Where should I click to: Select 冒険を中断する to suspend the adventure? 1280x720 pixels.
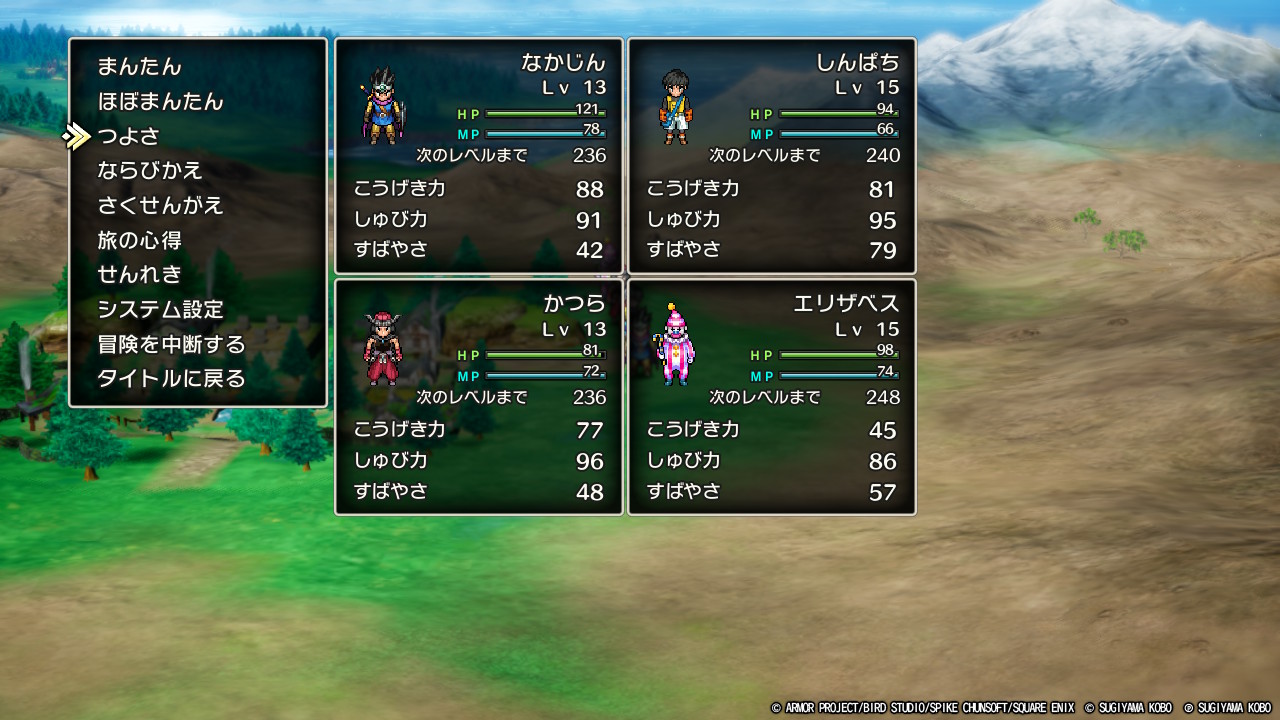171,345
